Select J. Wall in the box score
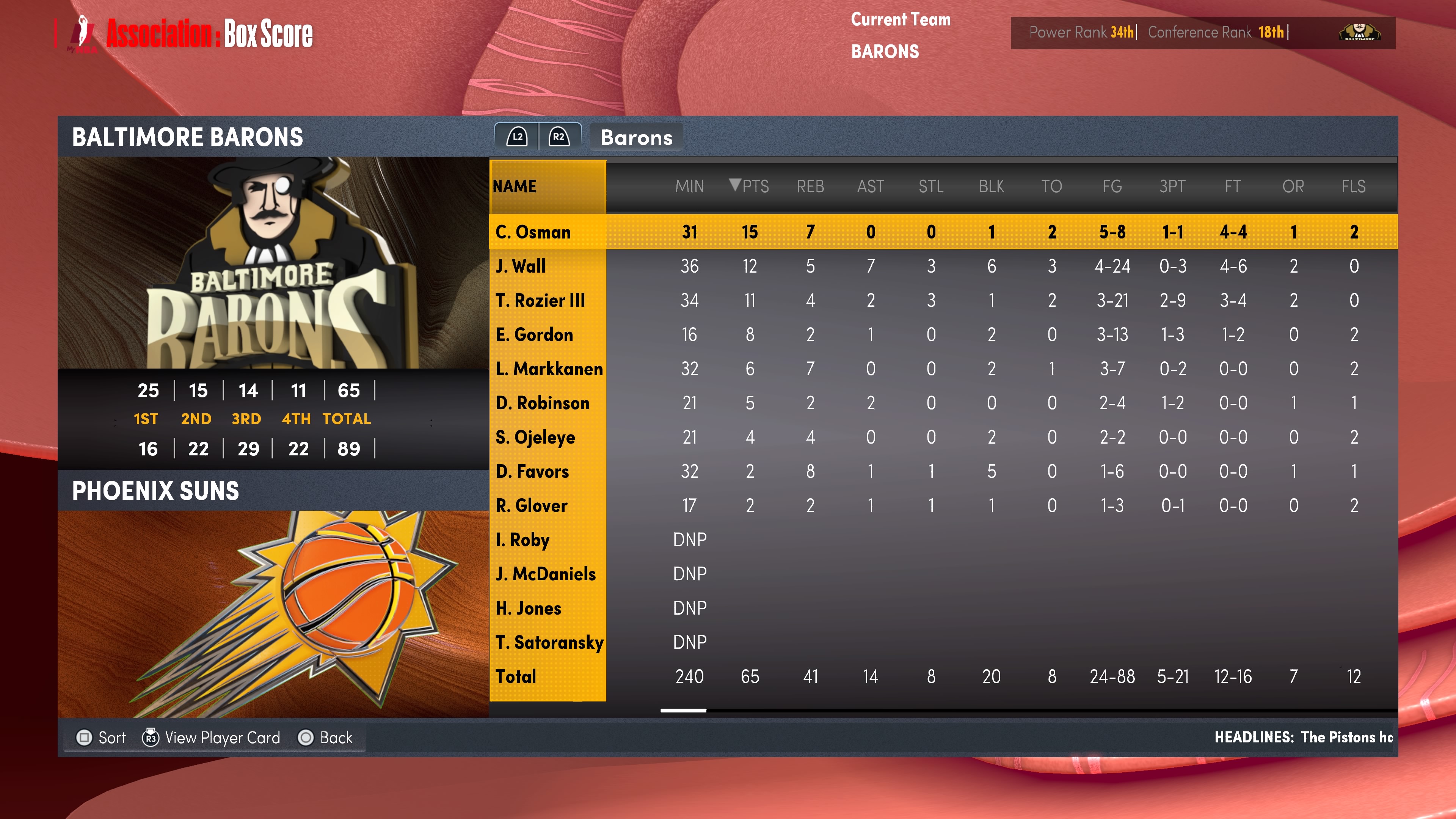This screenshot has width=1456, height=819. (x=521, y=266)
